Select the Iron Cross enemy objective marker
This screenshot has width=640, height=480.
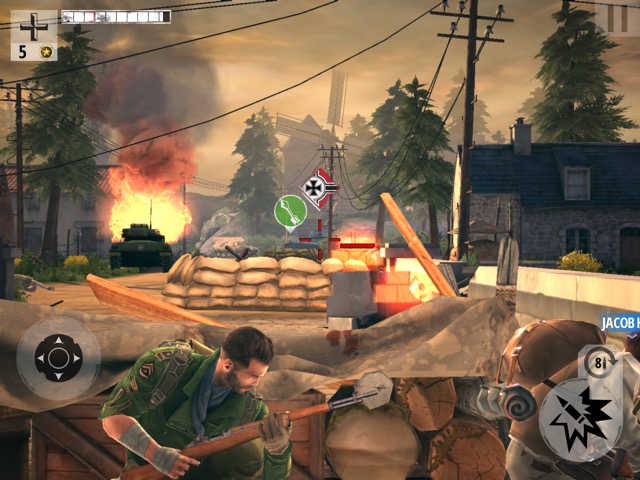click(320, 188)
